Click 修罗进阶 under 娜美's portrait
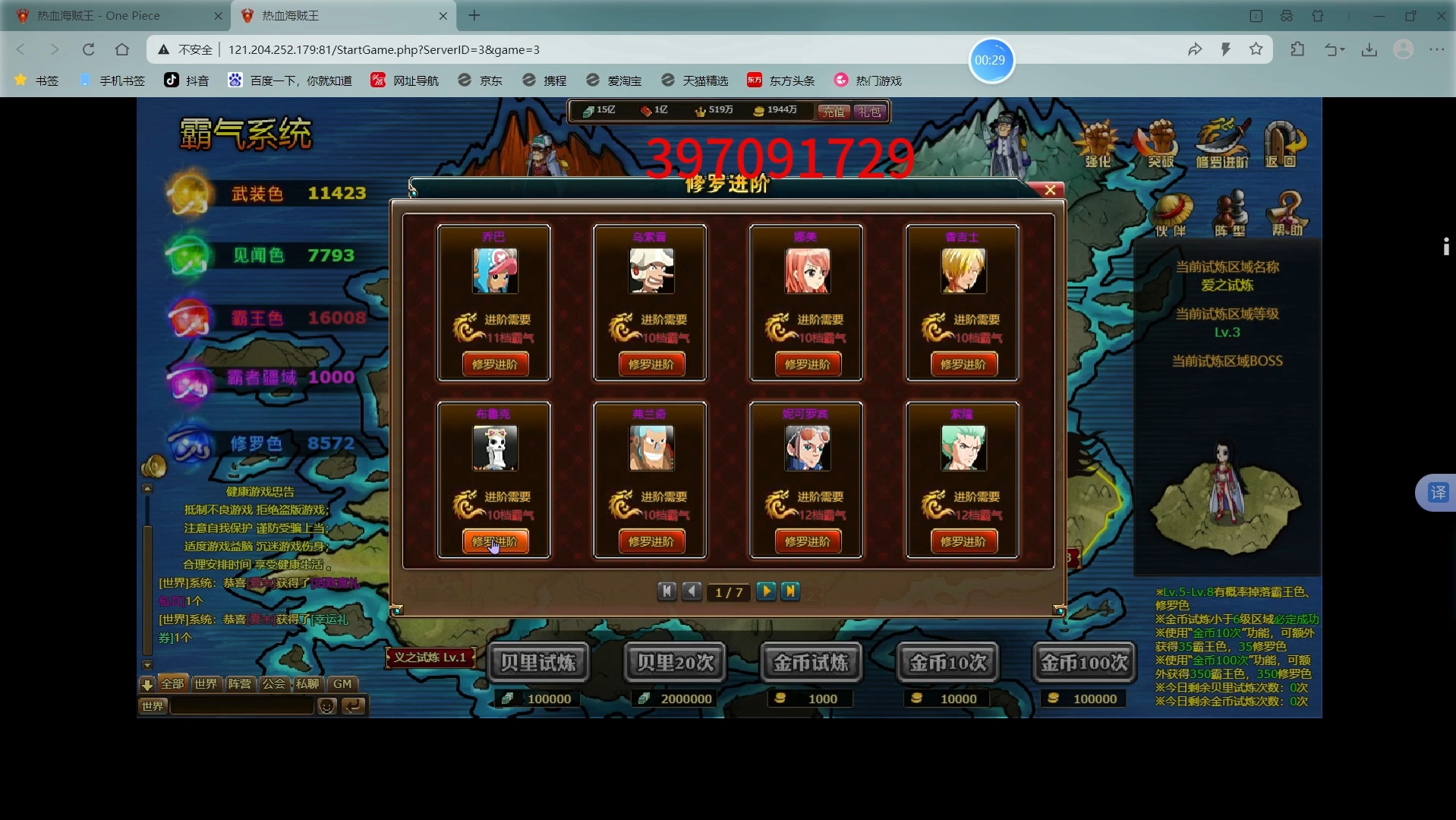1456x820 pixels. coord(807,364)
